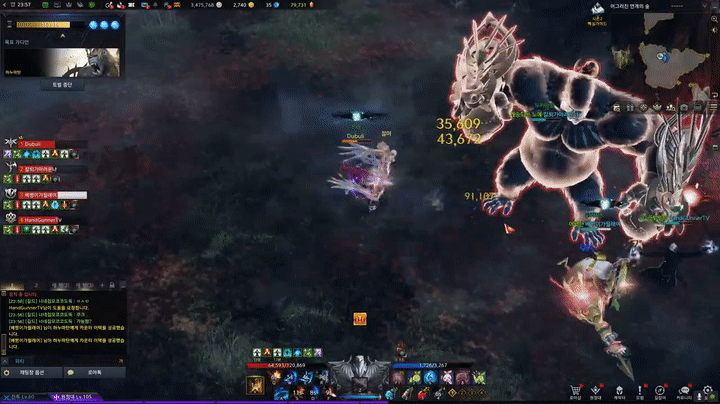Open the emoticon (이모티콘) button beside chat options
This screenshot has height=404, width=720.
(x=94, y=372)
